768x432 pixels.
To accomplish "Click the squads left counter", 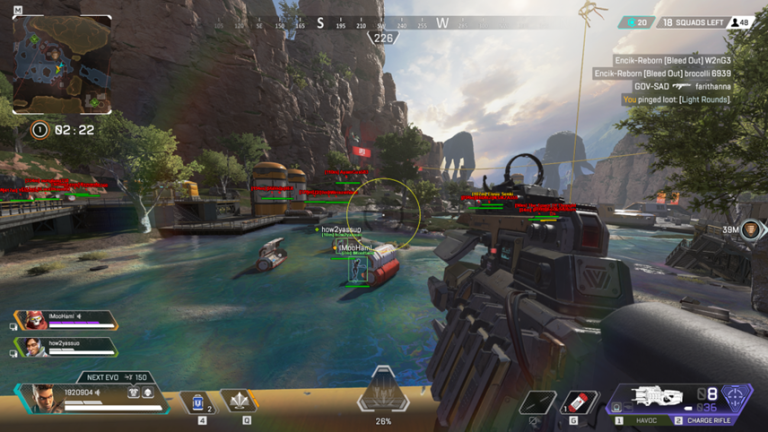I will point(689,21).
